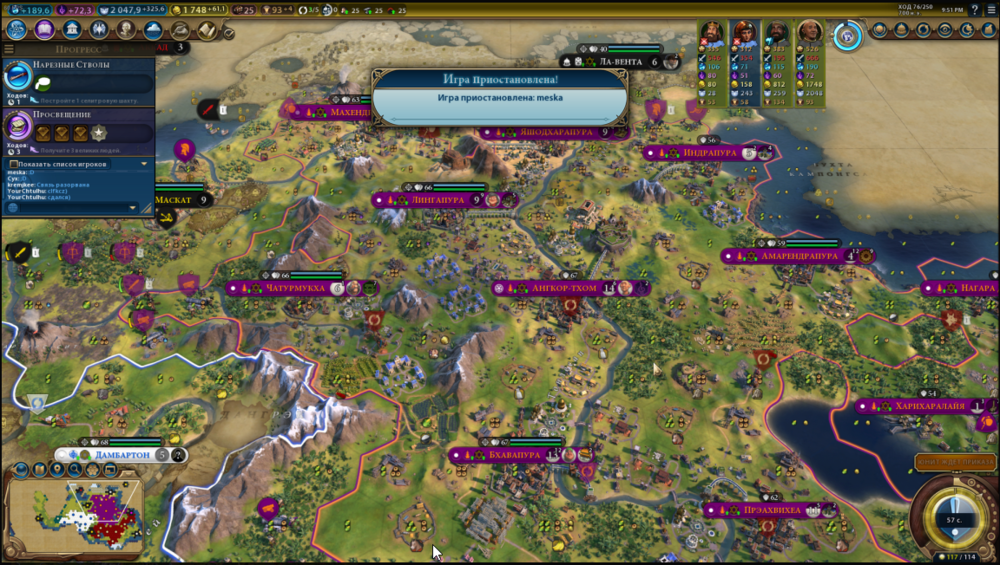Open the Civilopedia question mark button
Screen dimensions: 1000x565
point(976,10)
